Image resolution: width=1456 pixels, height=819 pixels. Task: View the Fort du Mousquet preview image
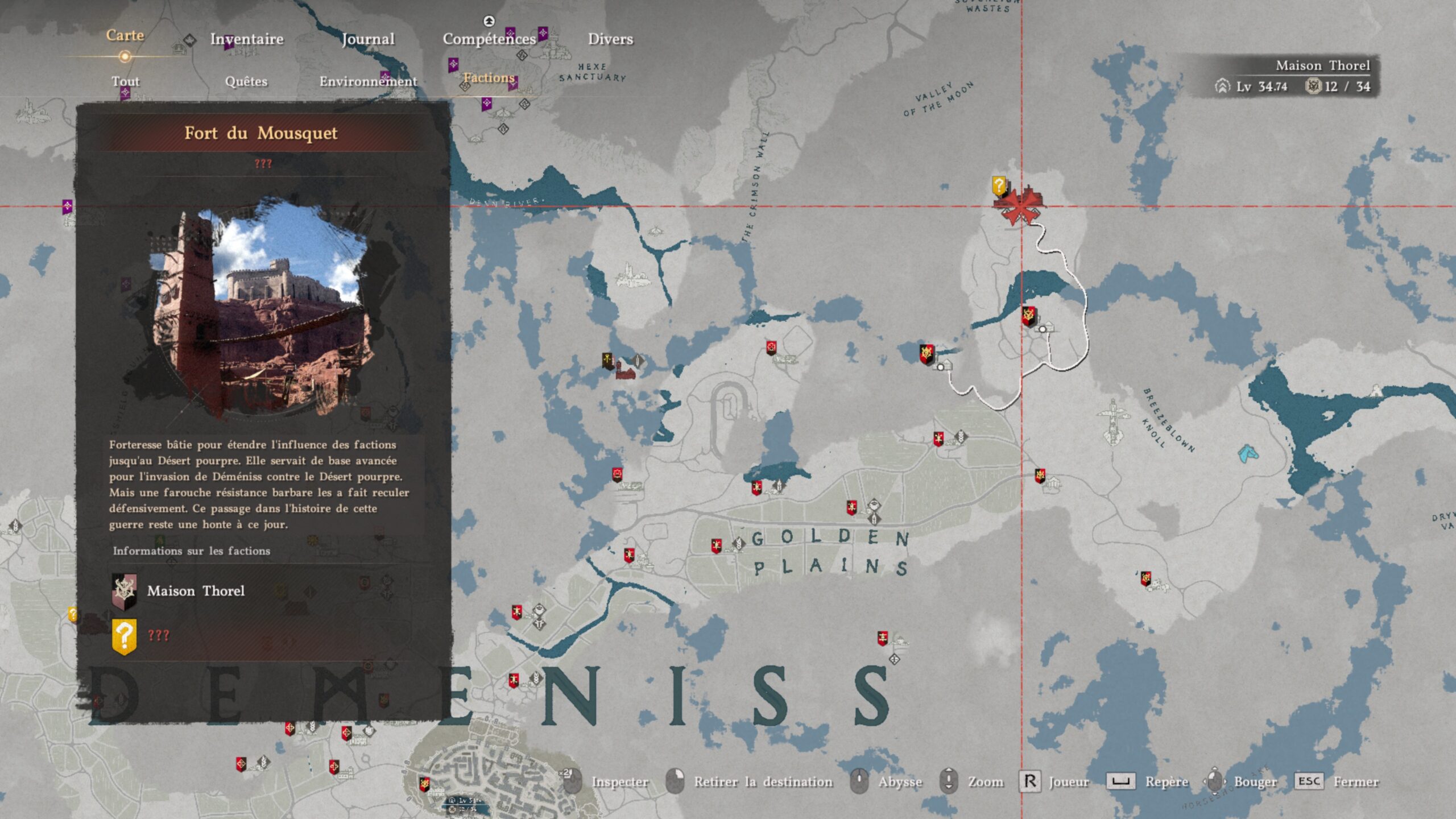click(262, 307)
